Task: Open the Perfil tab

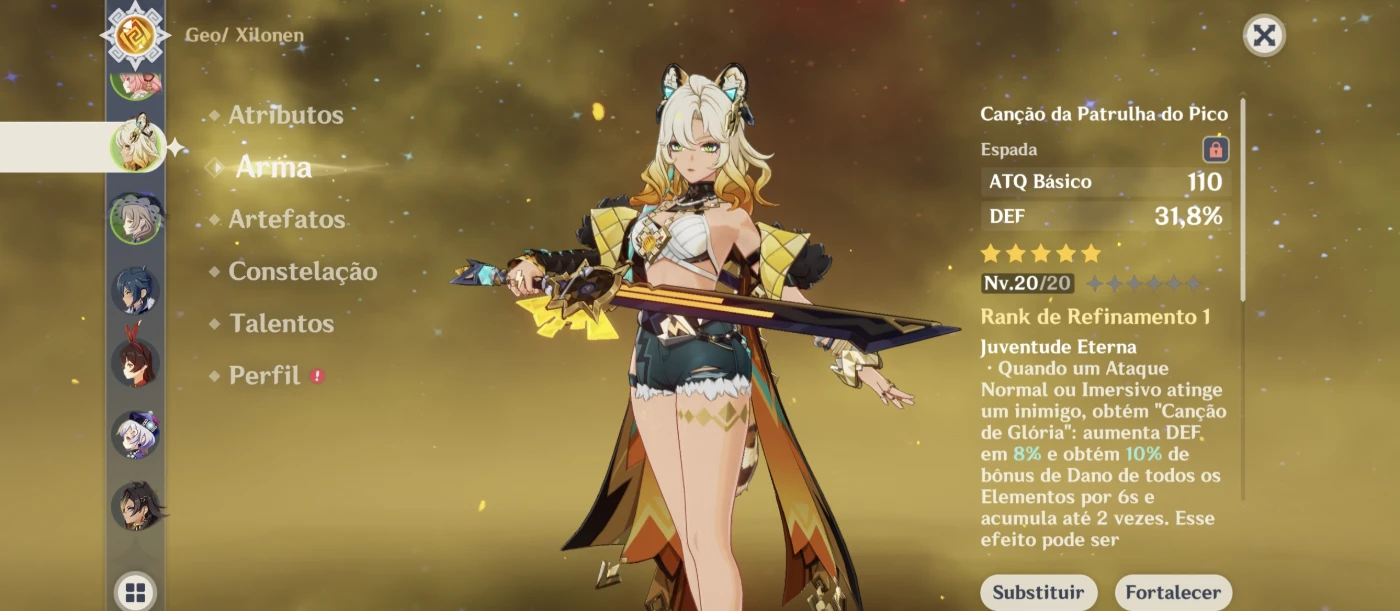Action: click(x=264, y=376)
